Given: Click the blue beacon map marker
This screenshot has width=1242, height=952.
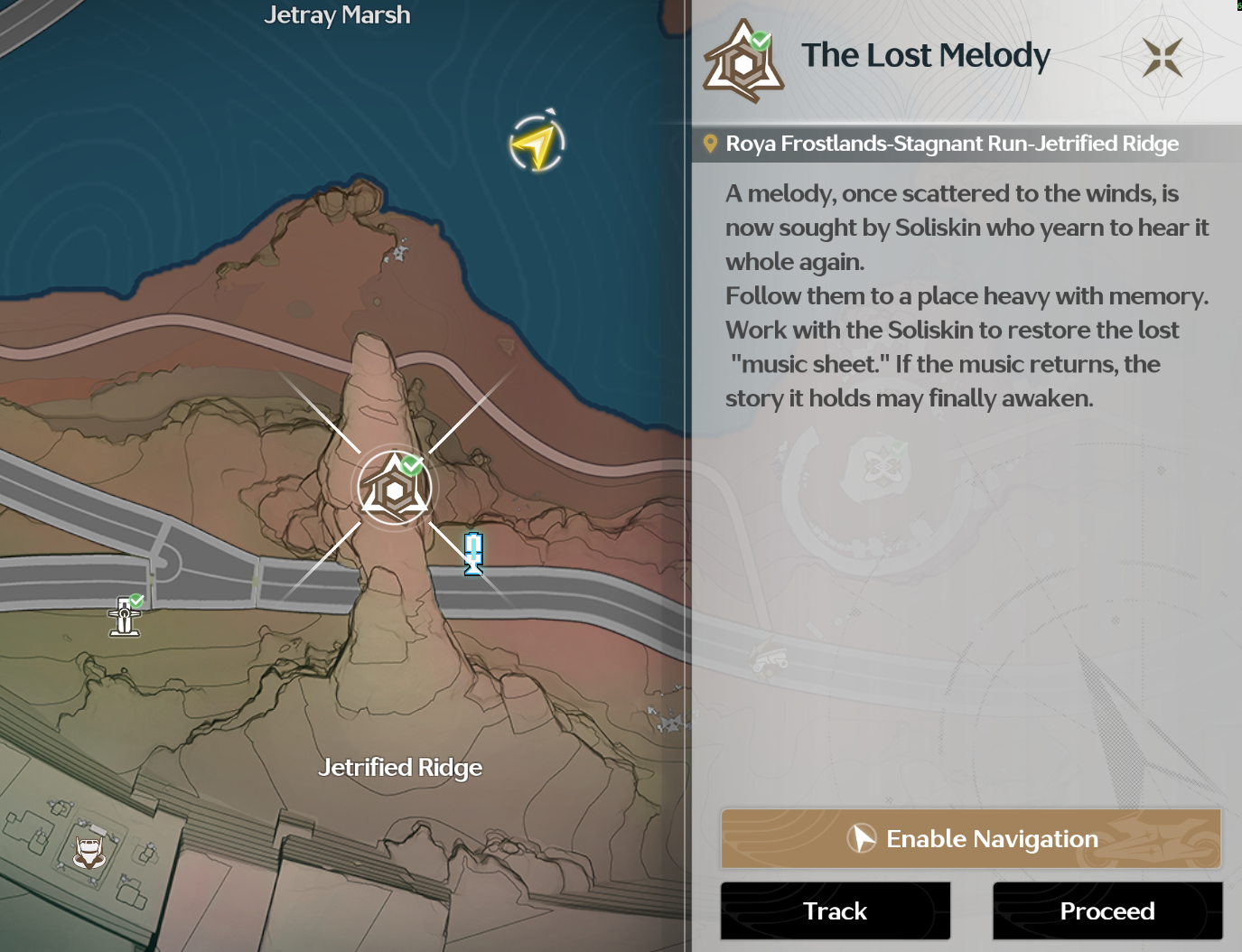Looking at the screenshot, I should (x=473, y=553).
